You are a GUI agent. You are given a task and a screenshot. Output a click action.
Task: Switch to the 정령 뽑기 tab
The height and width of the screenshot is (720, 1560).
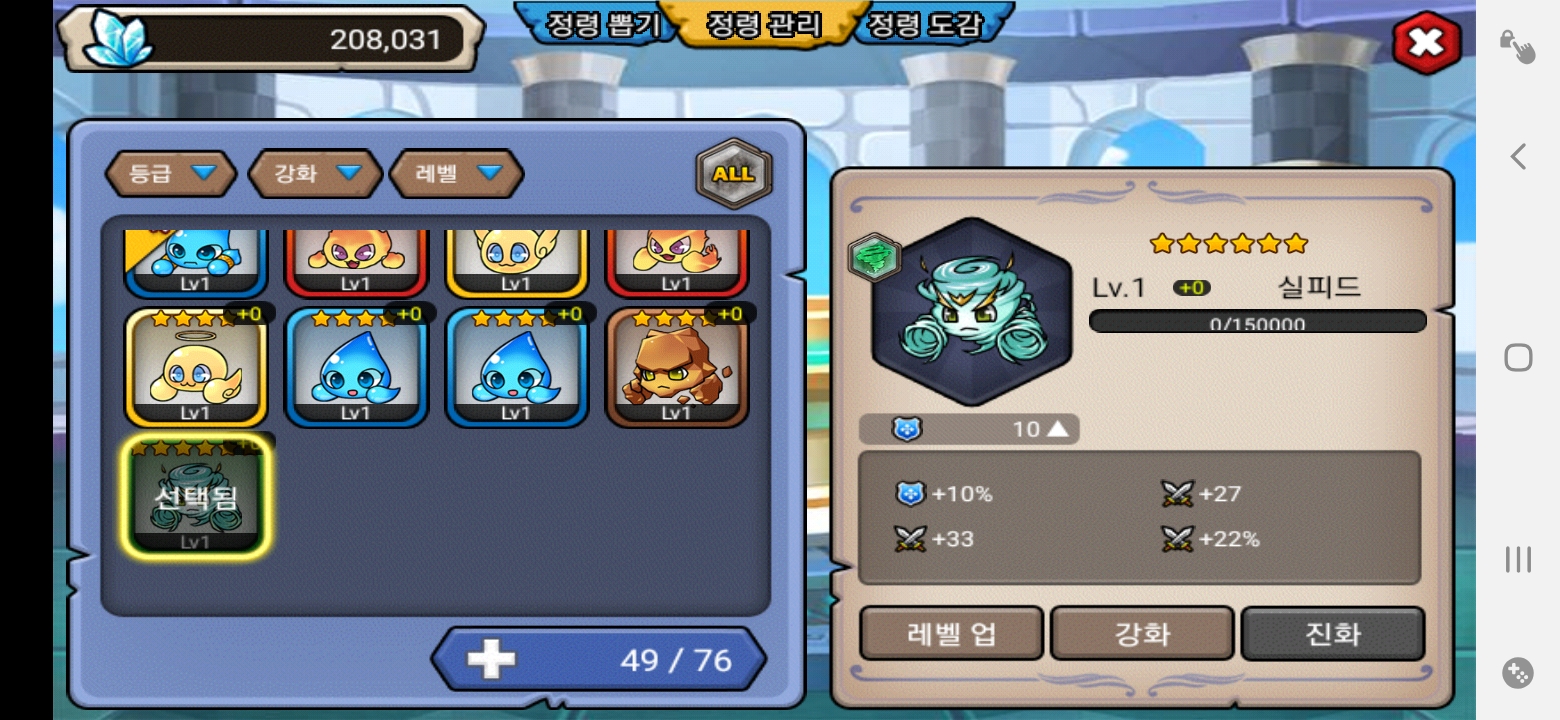coord(601,24)
